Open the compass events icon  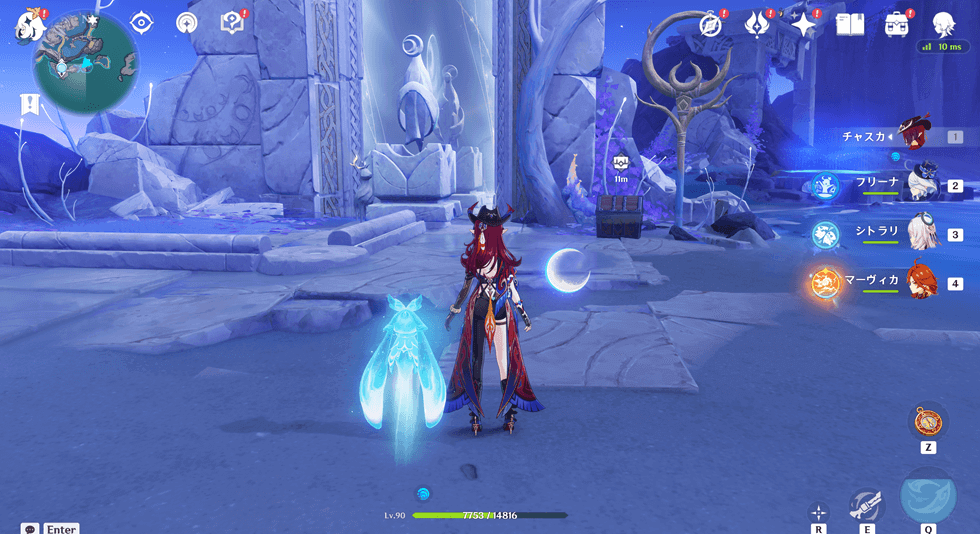point(711,25)
